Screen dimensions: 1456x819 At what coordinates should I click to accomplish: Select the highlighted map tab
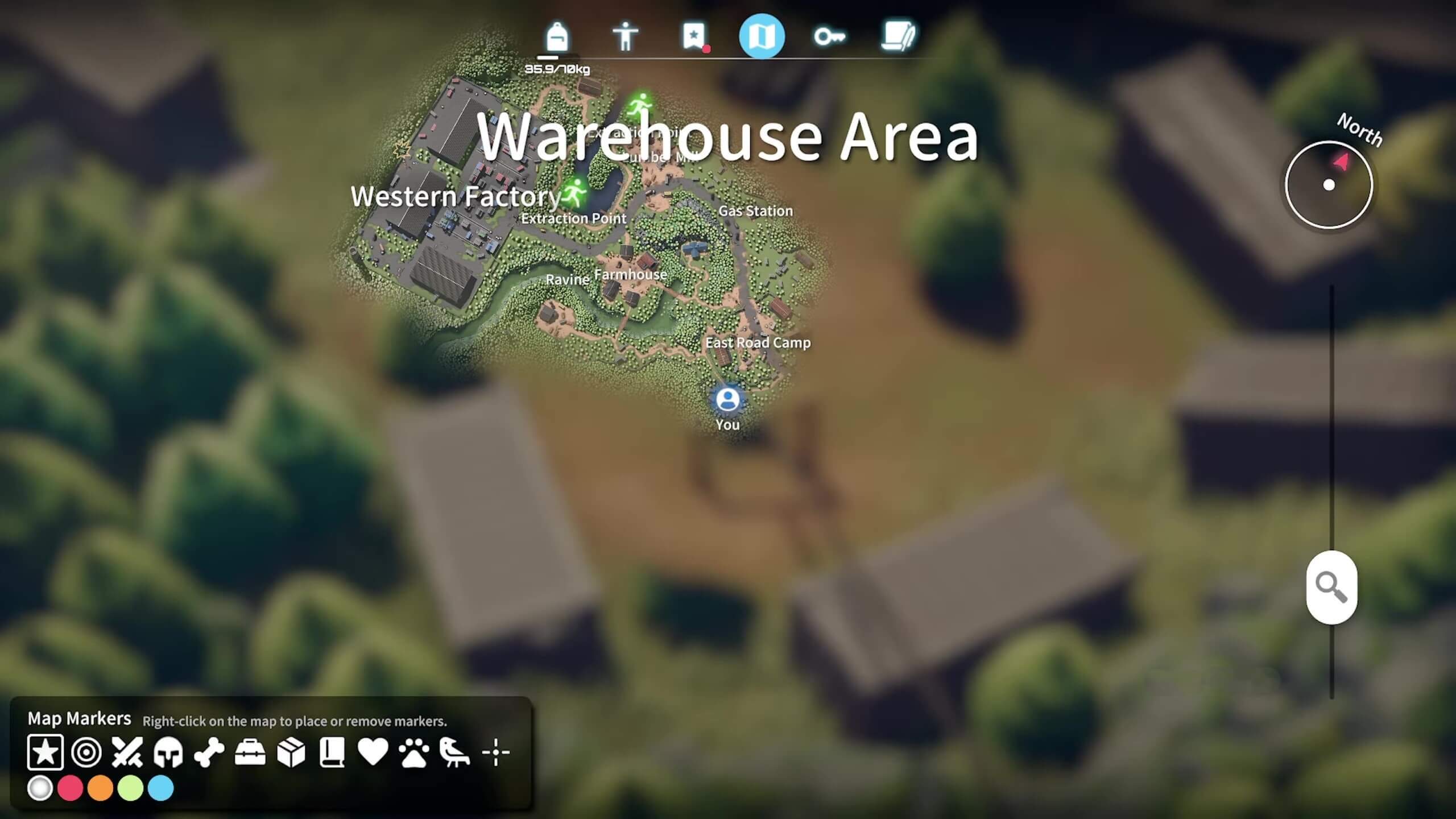point(762,37)
